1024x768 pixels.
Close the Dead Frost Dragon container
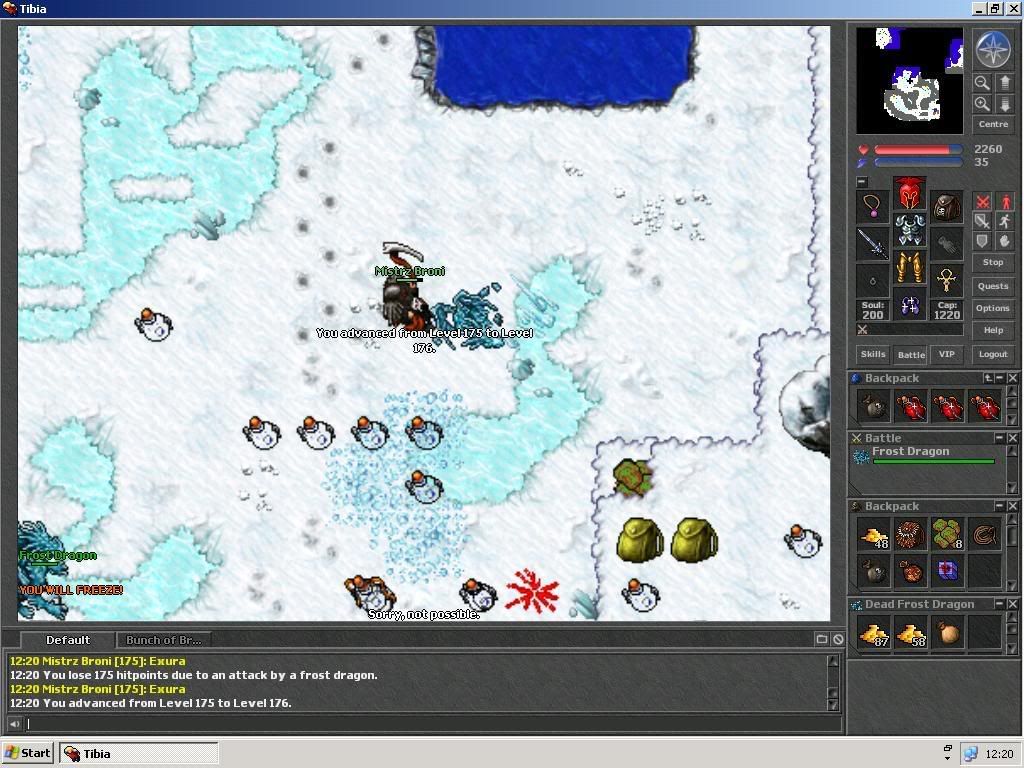click(1013, 604)
